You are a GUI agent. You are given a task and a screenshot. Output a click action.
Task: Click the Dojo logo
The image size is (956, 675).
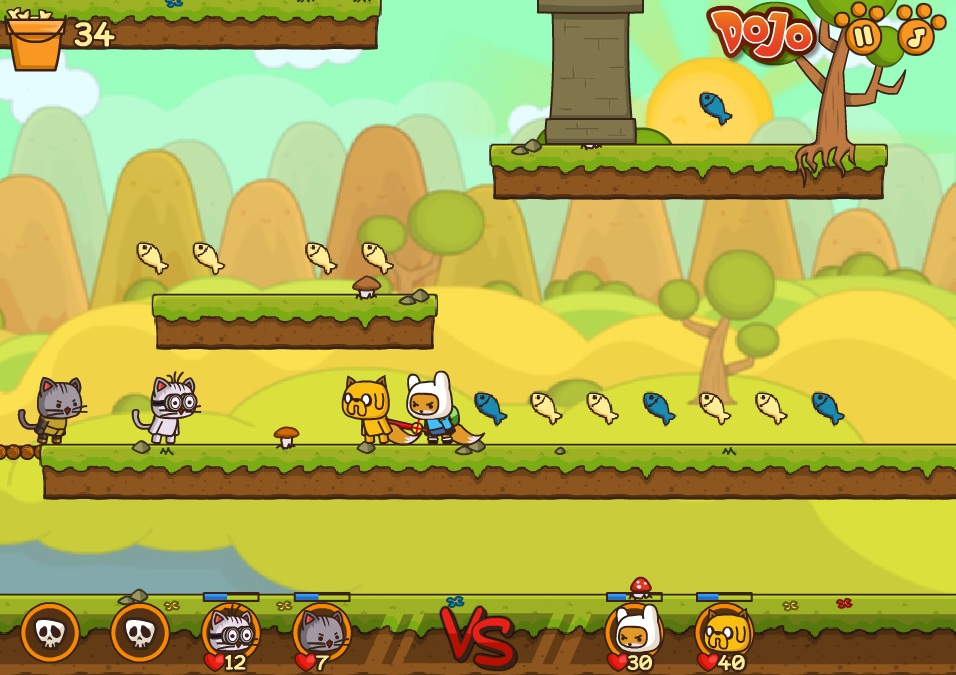coord(762,34)
